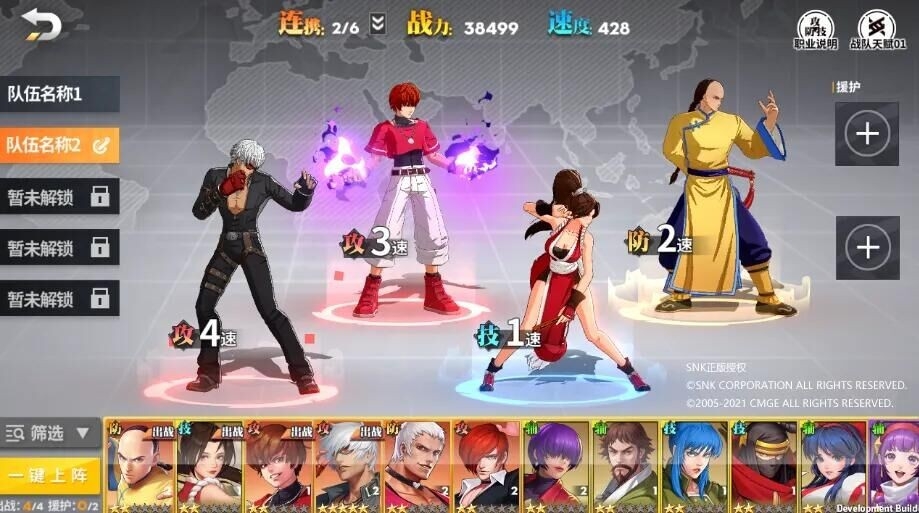919x513 pixels.
Task: Select the bald Tung Fu Rue roster card
Action: [140, 466]
